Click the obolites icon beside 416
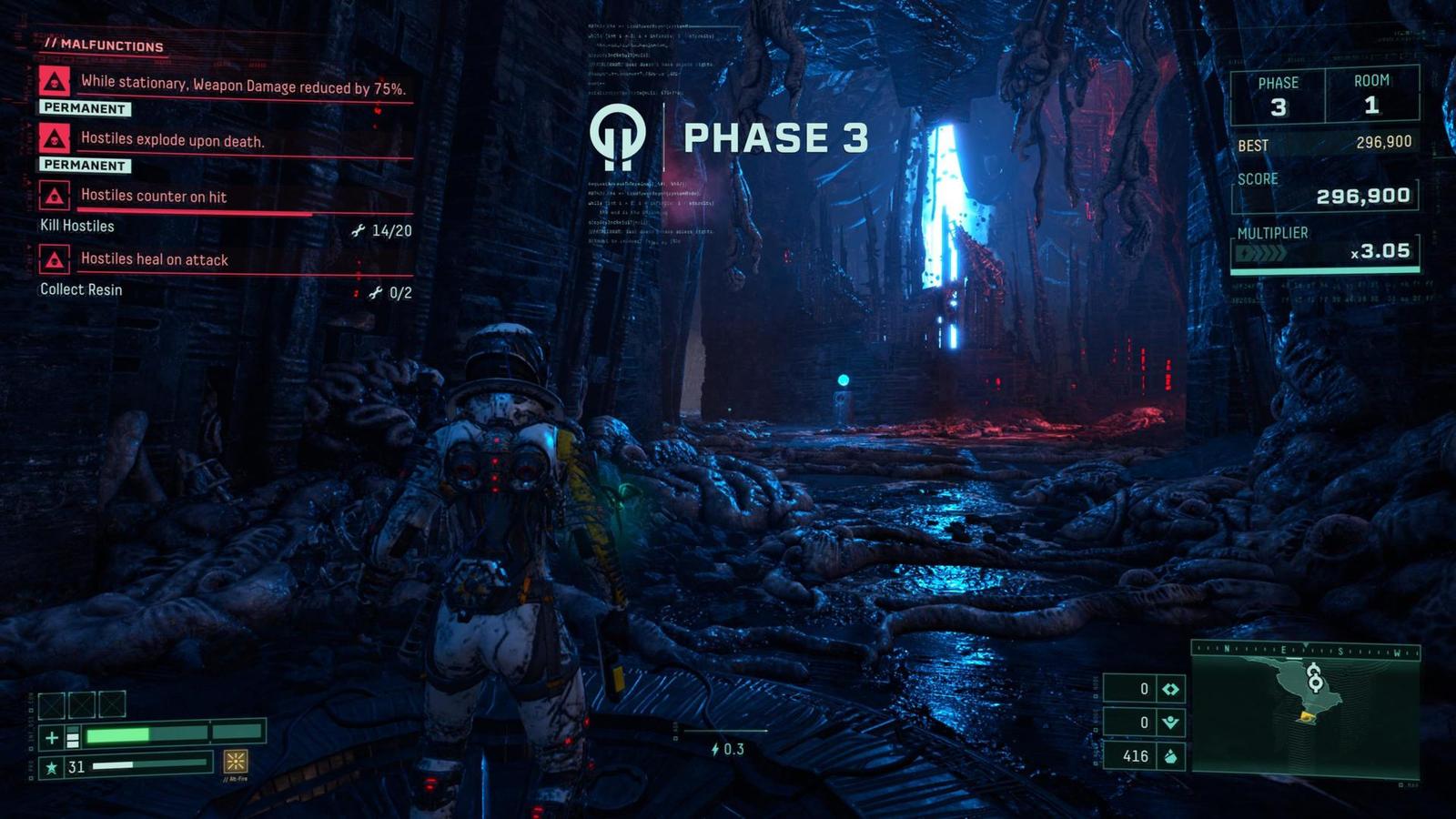This screenshot has width=1456, height=819. click(1170, 756)
